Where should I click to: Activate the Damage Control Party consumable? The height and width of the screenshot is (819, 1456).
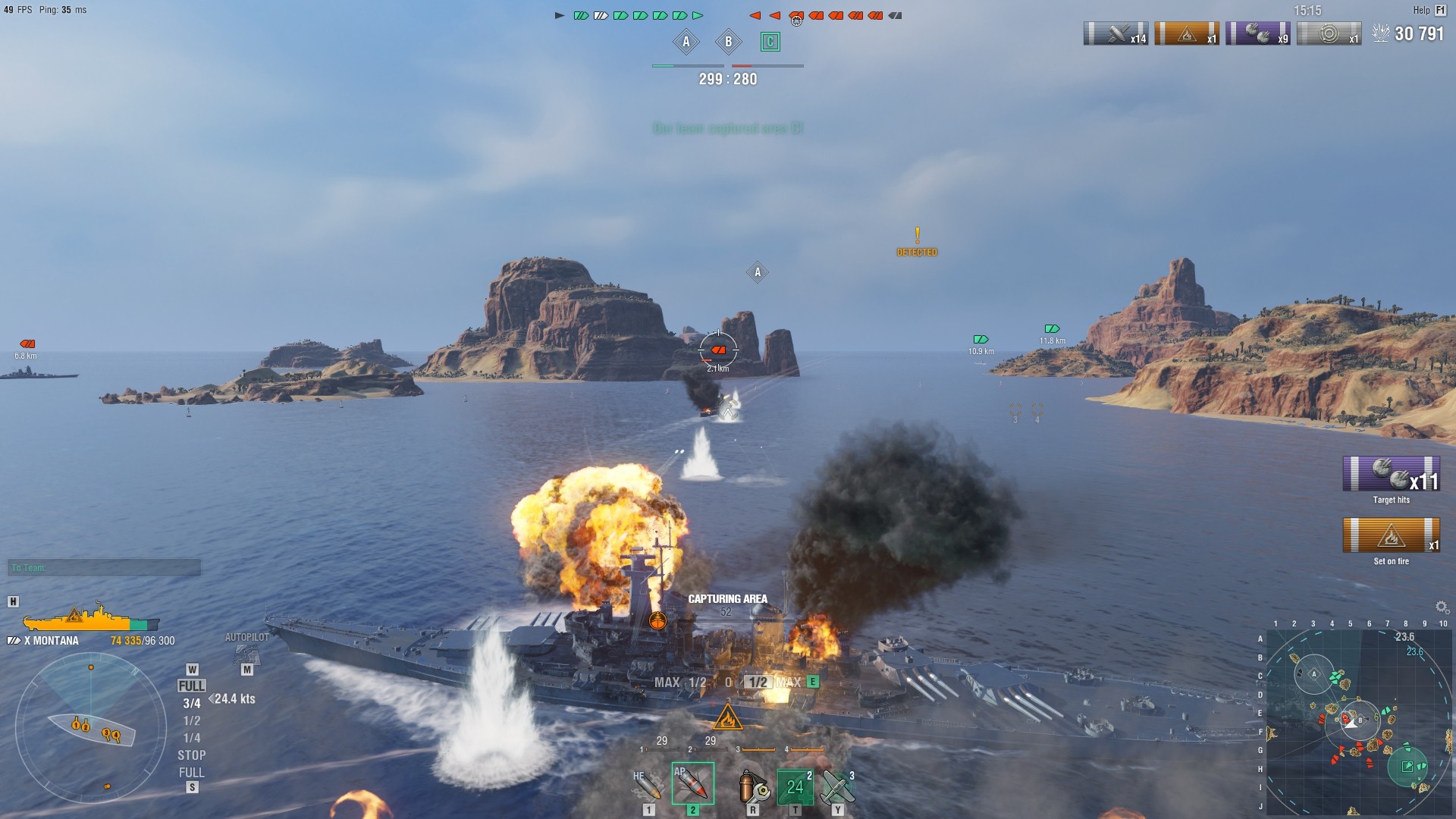(x=753, y=787)
